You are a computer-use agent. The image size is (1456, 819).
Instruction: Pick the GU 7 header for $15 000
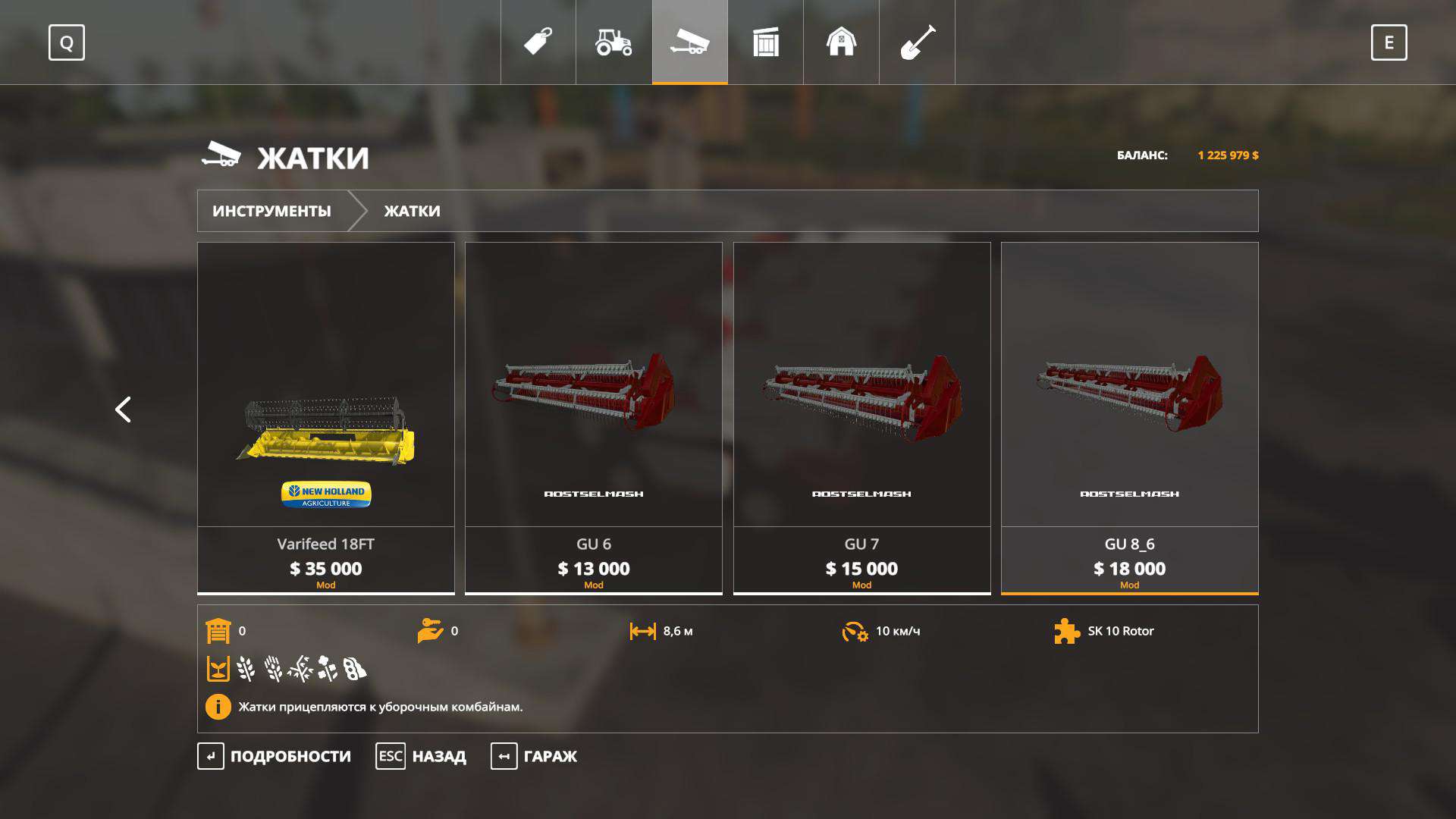tap(861, 417)
